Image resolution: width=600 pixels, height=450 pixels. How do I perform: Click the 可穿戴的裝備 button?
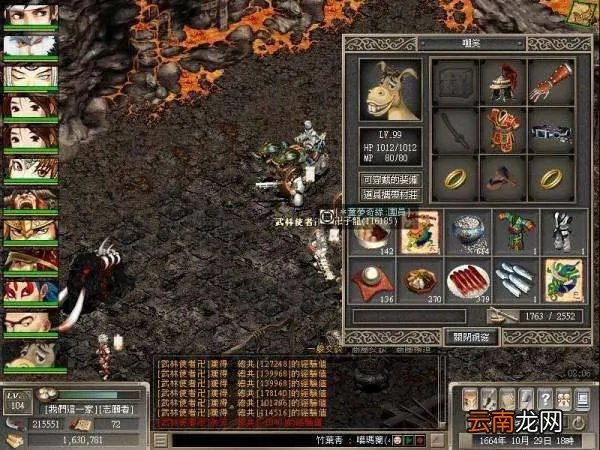(x=389, y=179)
